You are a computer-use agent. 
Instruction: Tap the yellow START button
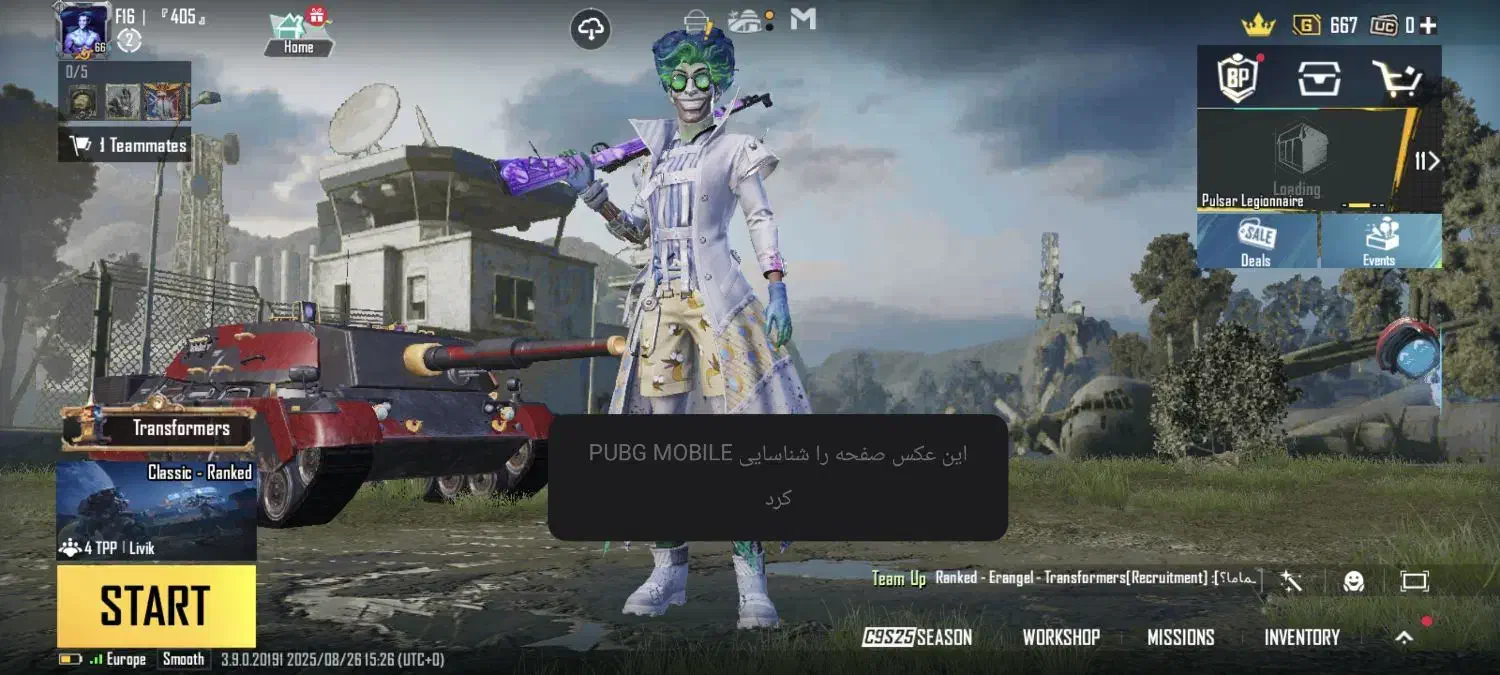coord(156,606)
